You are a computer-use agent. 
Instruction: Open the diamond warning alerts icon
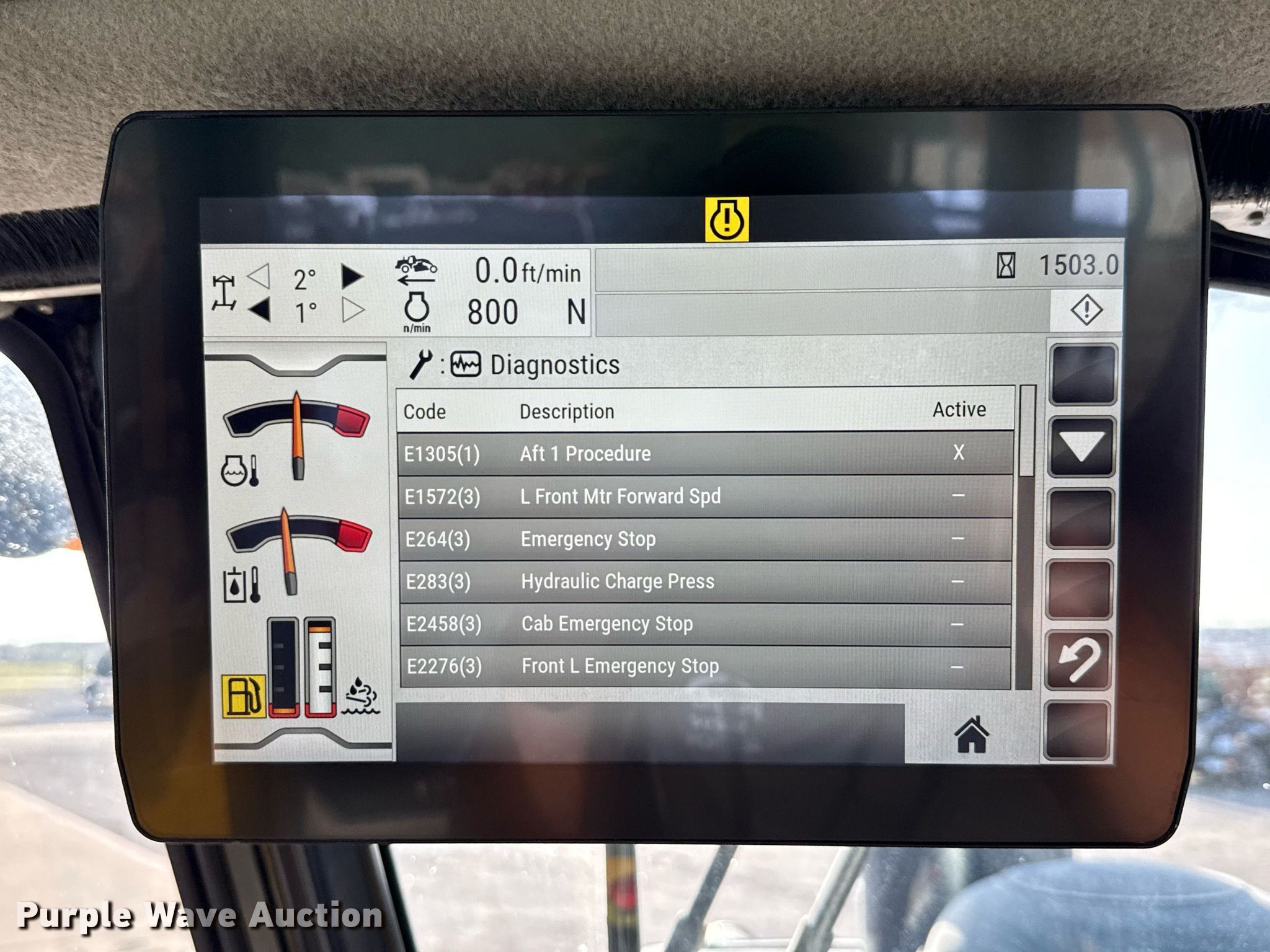1086,309
